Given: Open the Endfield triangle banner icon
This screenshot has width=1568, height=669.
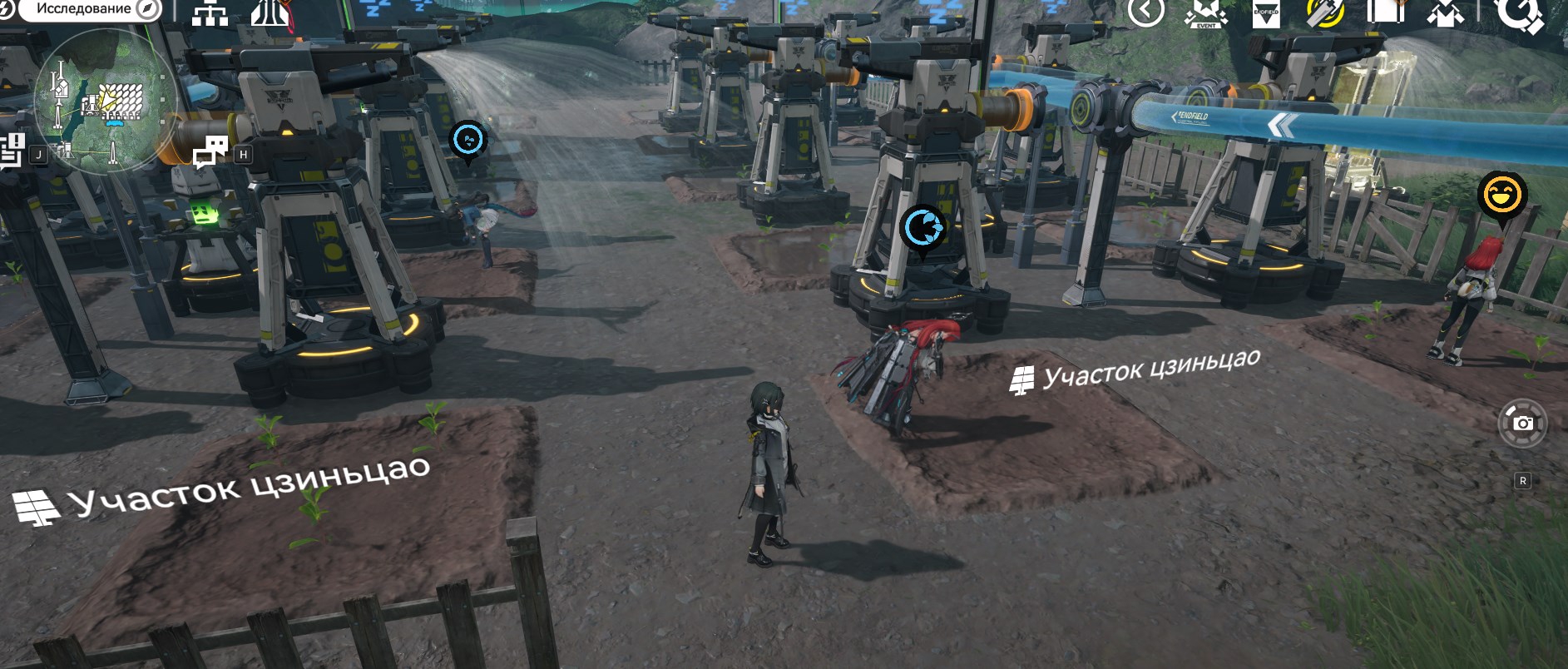Looking at the screenshot, I should (x=1266, y=13).
